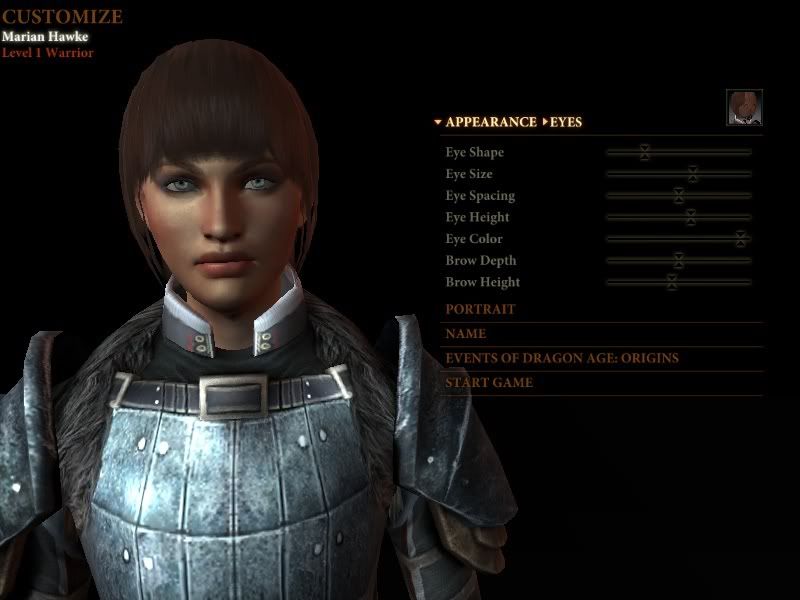Change the Eye Size slider

coord(692,174)
